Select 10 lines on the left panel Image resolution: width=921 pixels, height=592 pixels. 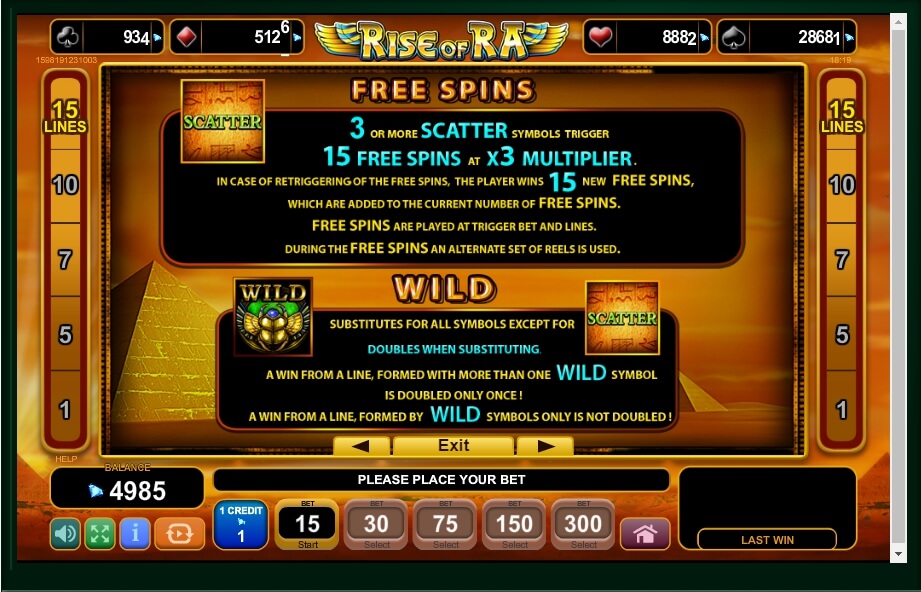click(x=65, y=184)
